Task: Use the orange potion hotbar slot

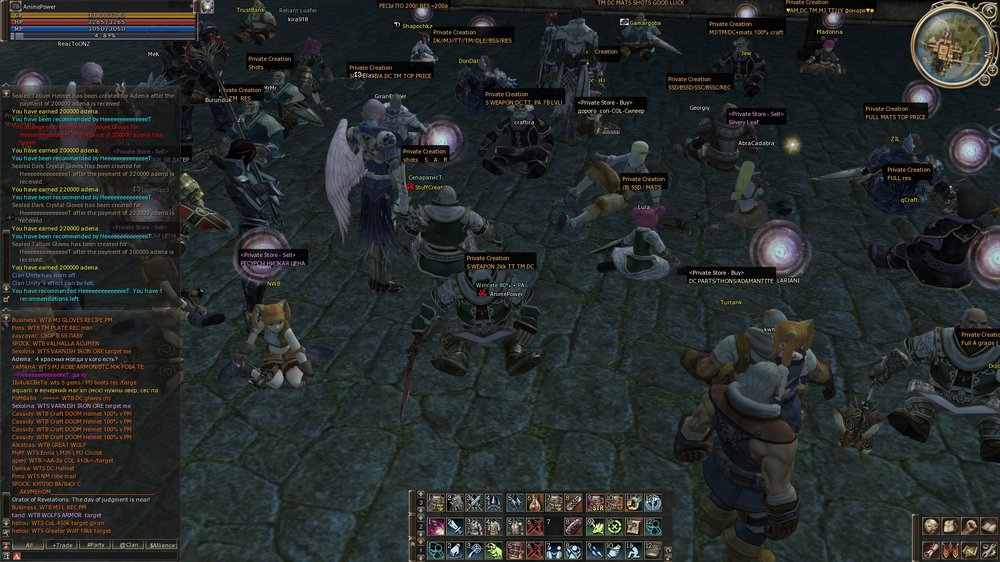Action: [535, 503]
